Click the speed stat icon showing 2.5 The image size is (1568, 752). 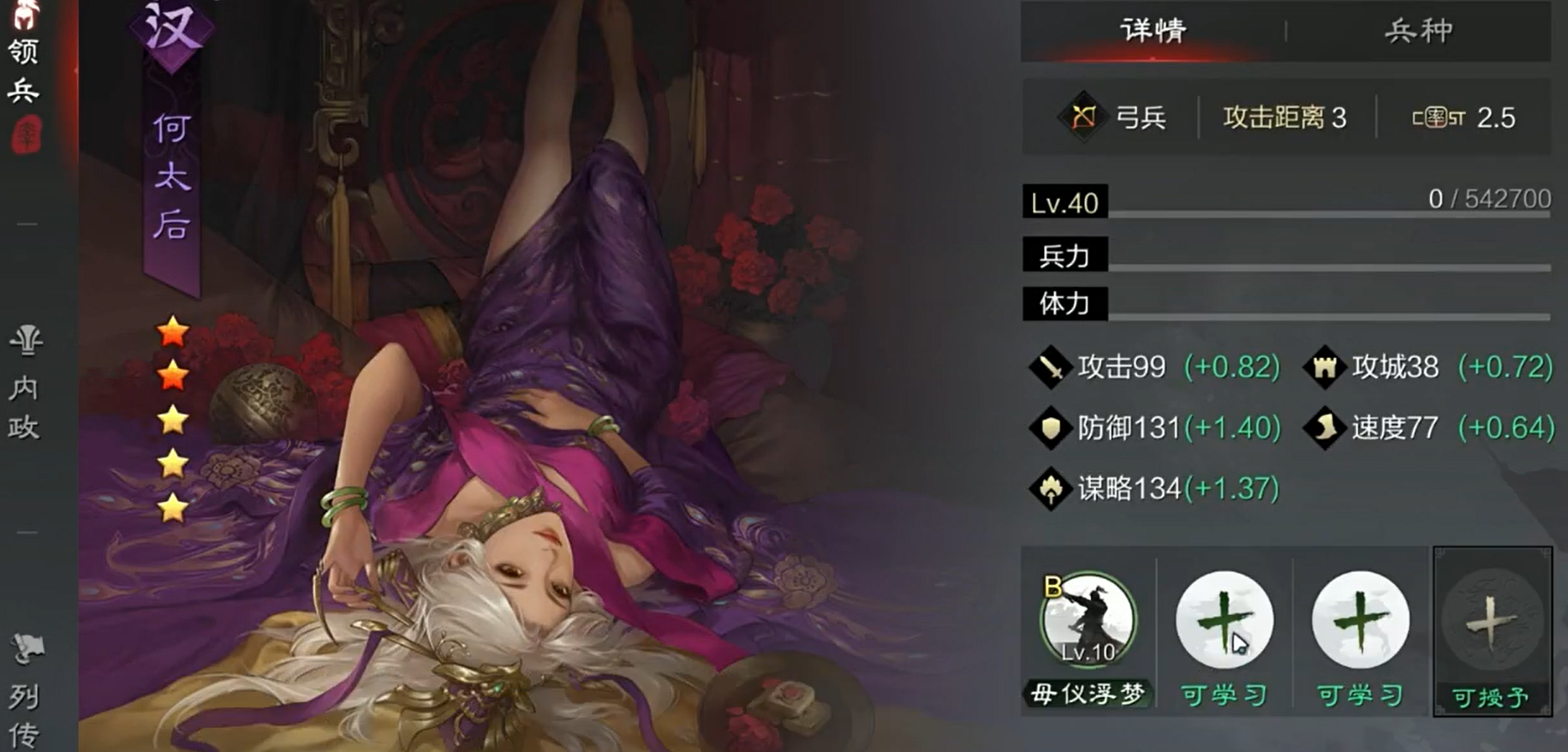pyautogui.click(x=1440, y=117)
